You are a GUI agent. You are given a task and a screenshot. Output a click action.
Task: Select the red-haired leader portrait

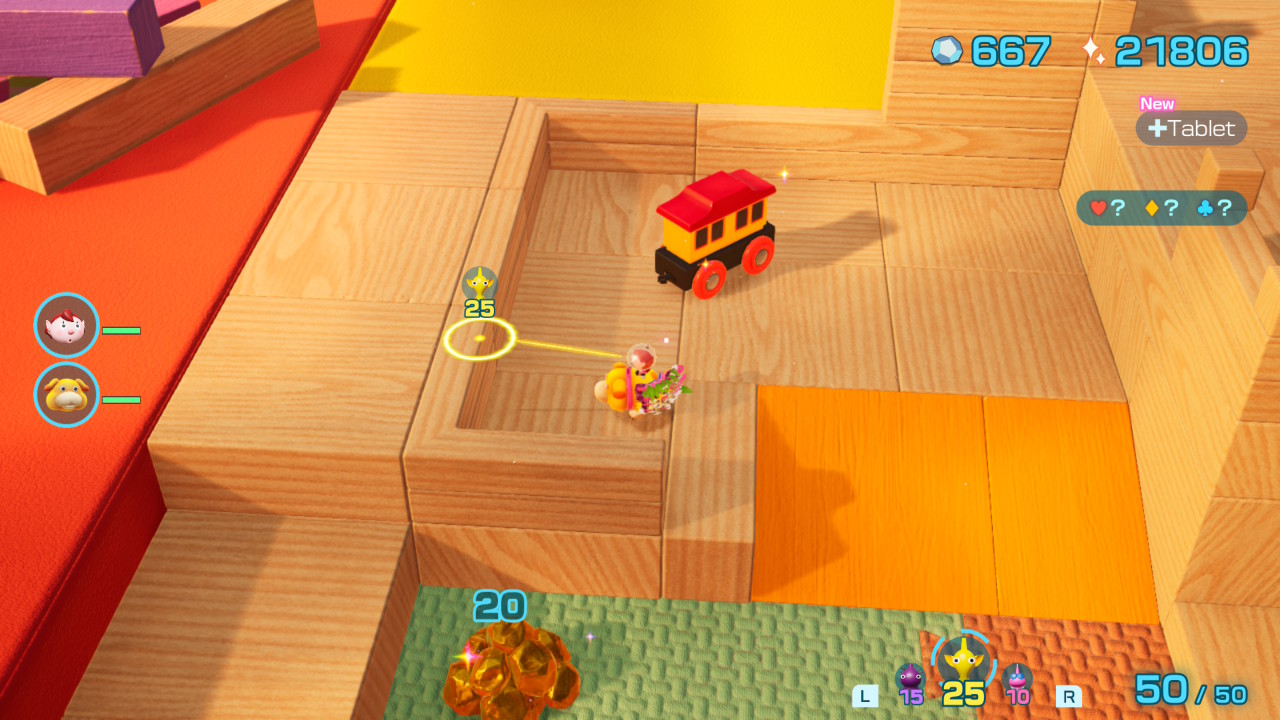tap(67, 326)
